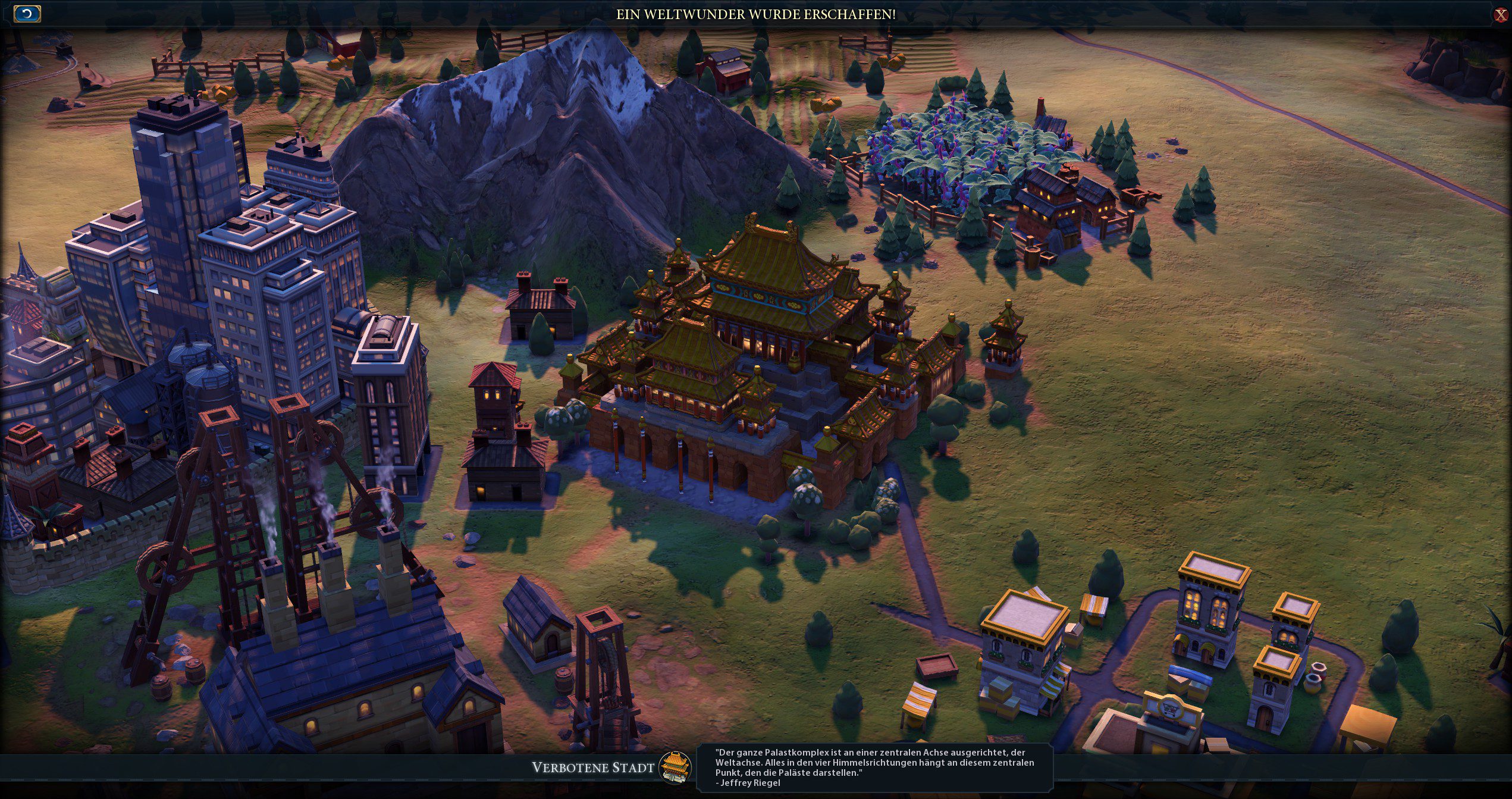Replay the wonder construction animation
The image size is (1512, 799).
pyautogui.click(x=27, y=14)
